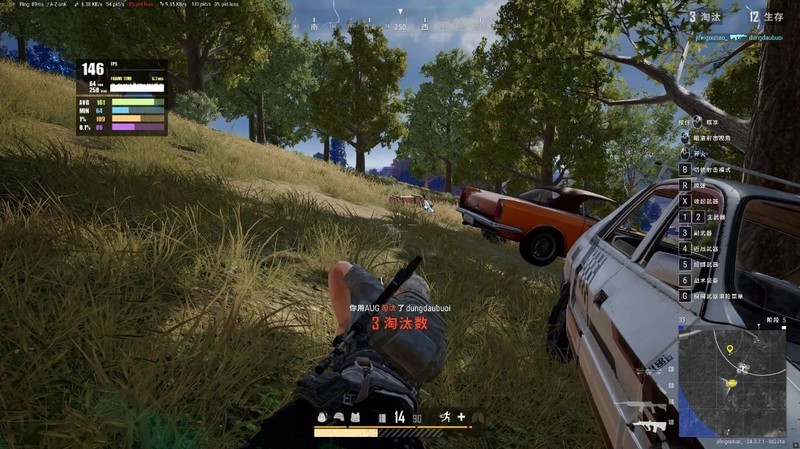
Task: Click the backpack equipment icon
Action: (x=322, y=417)
